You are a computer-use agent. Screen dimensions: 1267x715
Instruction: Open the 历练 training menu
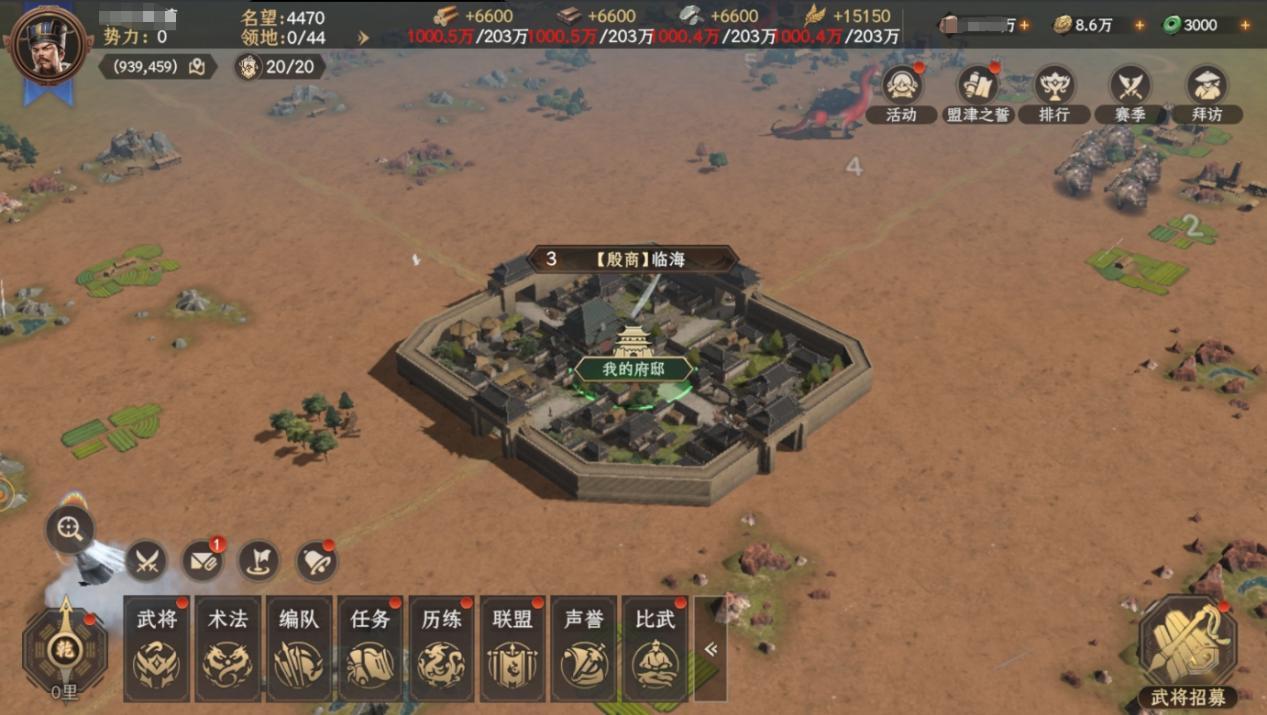coord(441,648)
